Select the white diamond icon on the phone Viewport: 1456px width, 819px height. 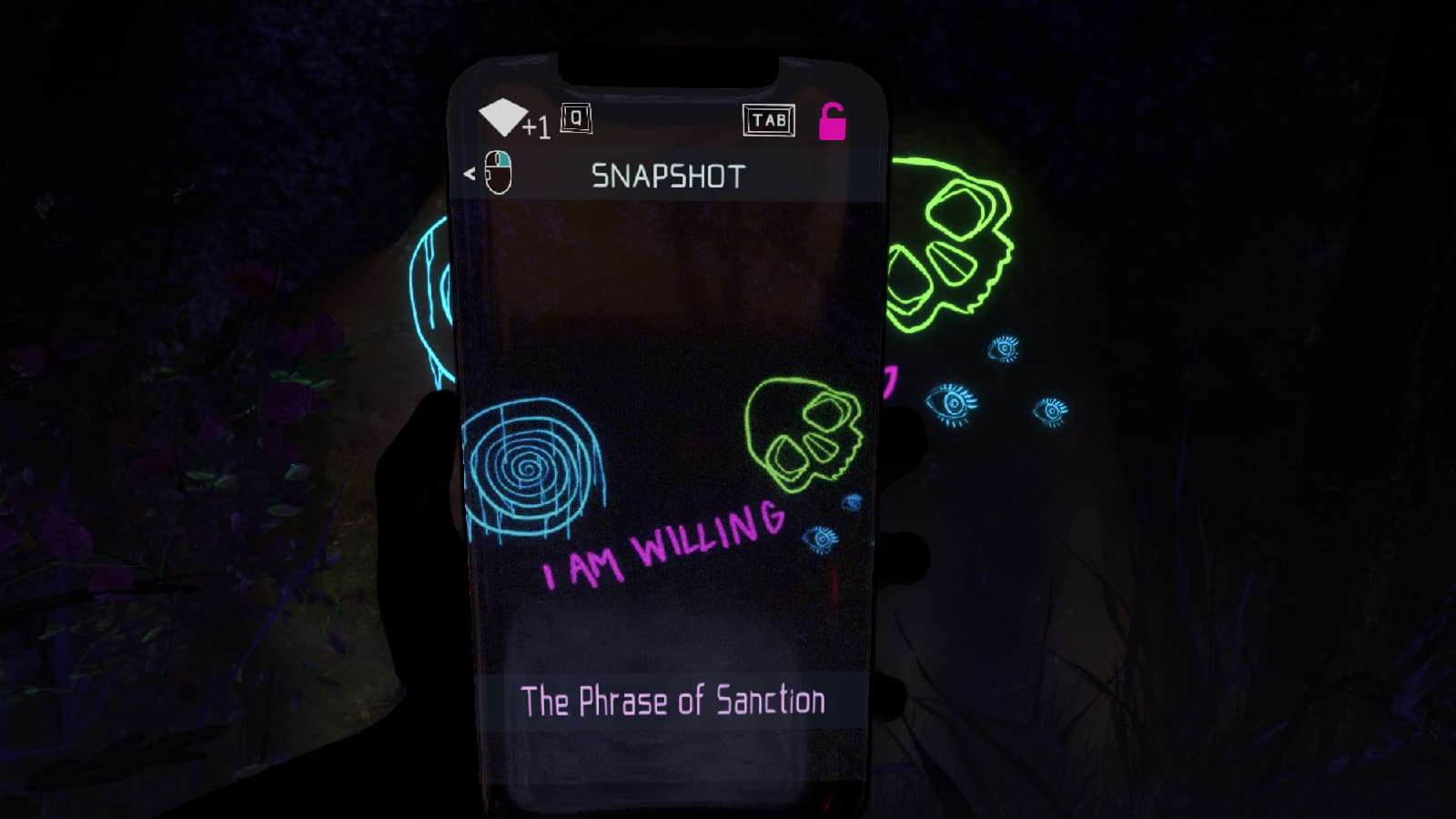click(x=501, y=118)
